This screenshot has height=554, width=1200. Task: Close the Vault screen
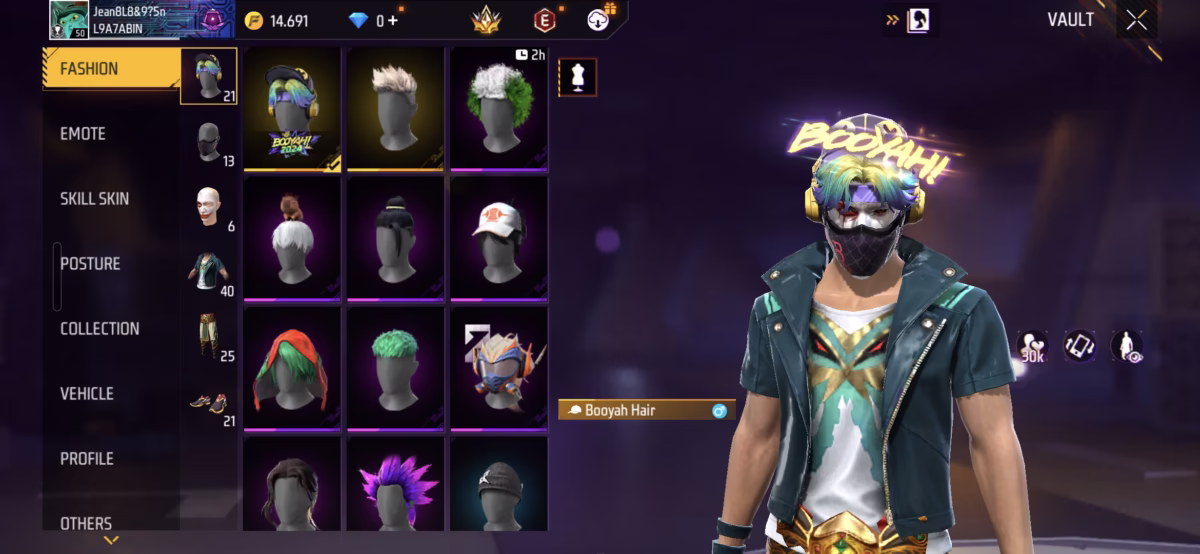tap(1136, 20)
